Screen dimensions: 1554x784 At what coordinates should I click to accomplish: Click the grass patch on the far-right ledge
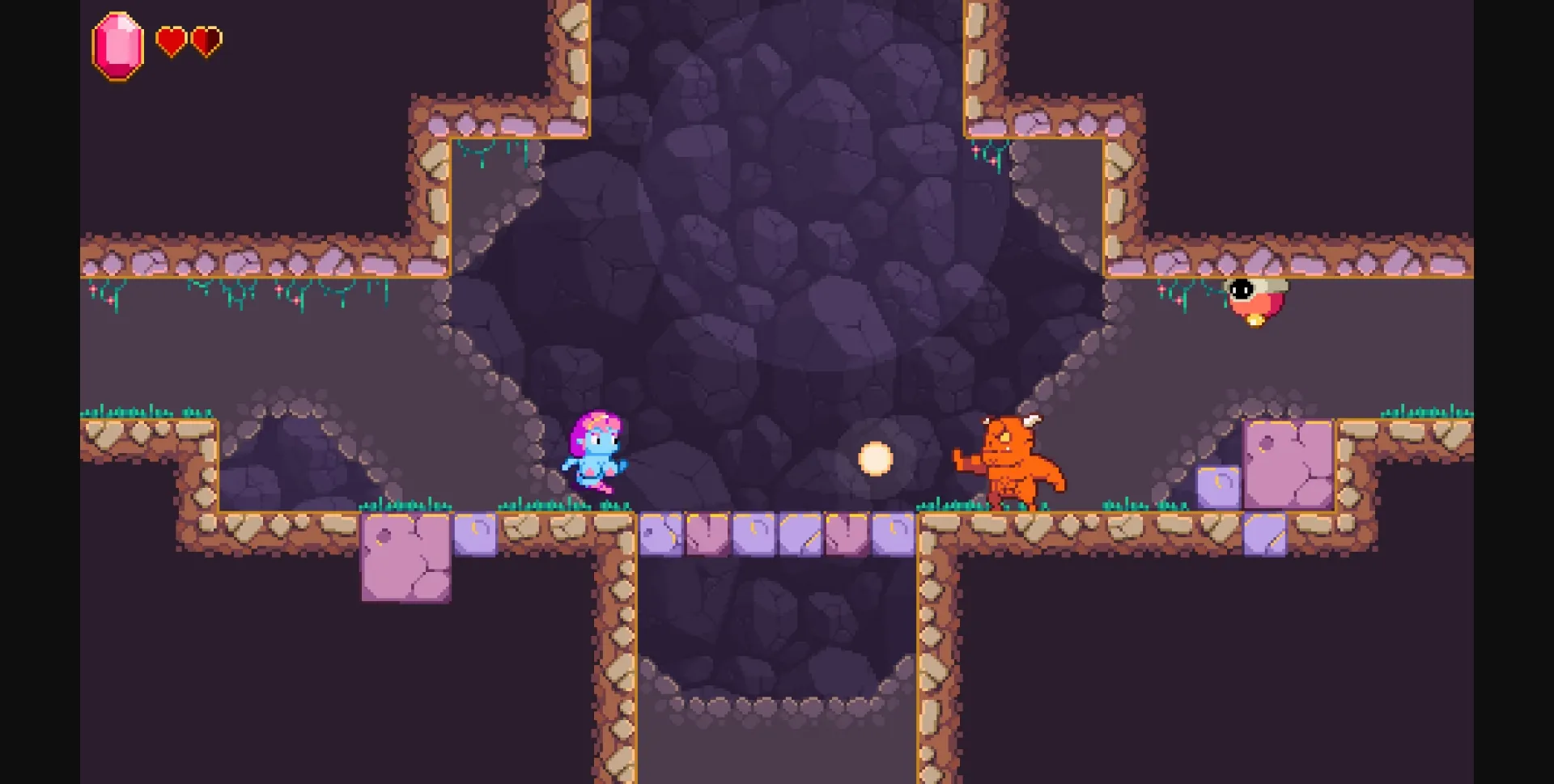[1424, 413]
